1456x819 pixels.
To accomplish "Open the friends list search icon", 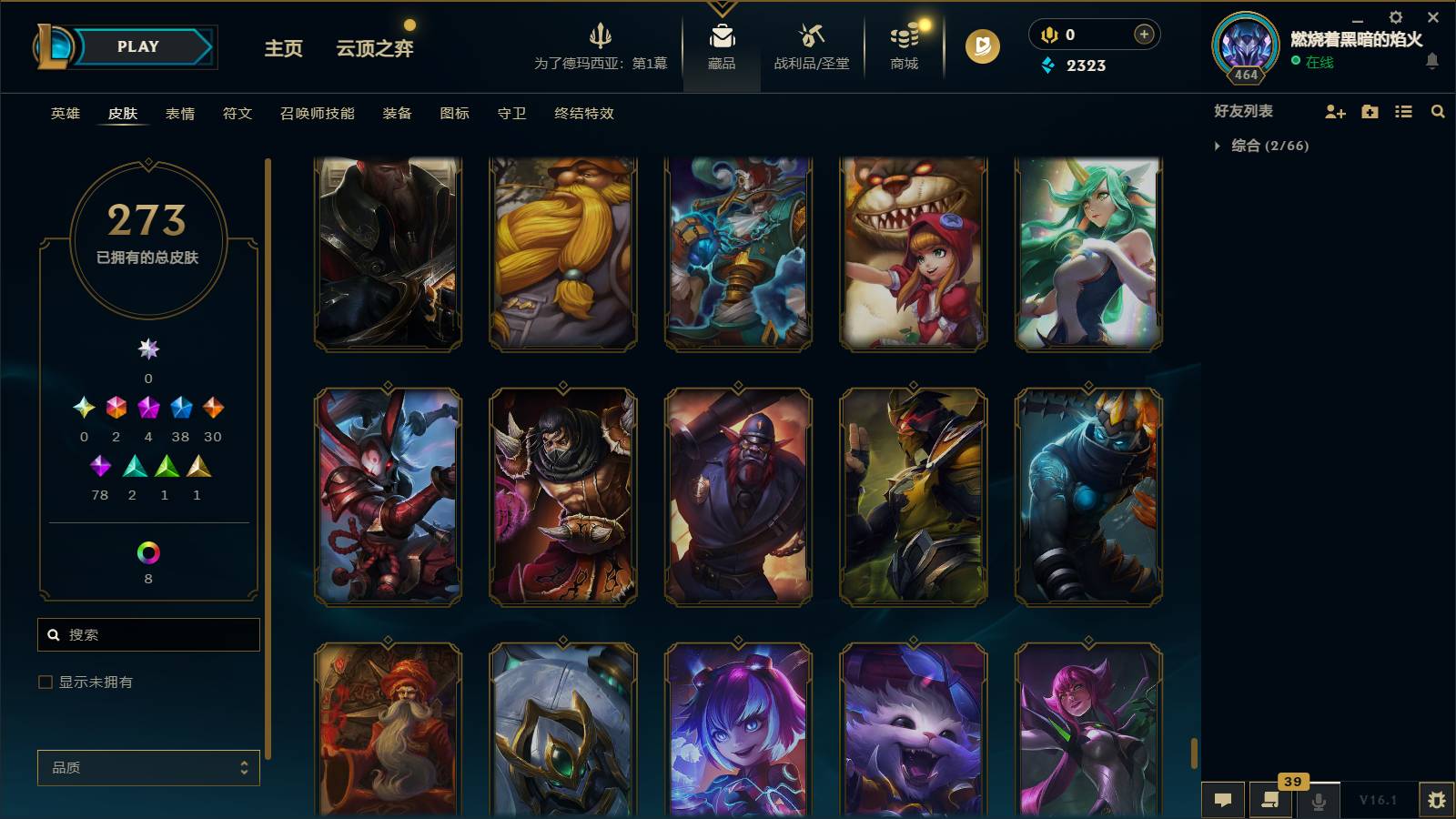I will click(x=1438, y=111).
